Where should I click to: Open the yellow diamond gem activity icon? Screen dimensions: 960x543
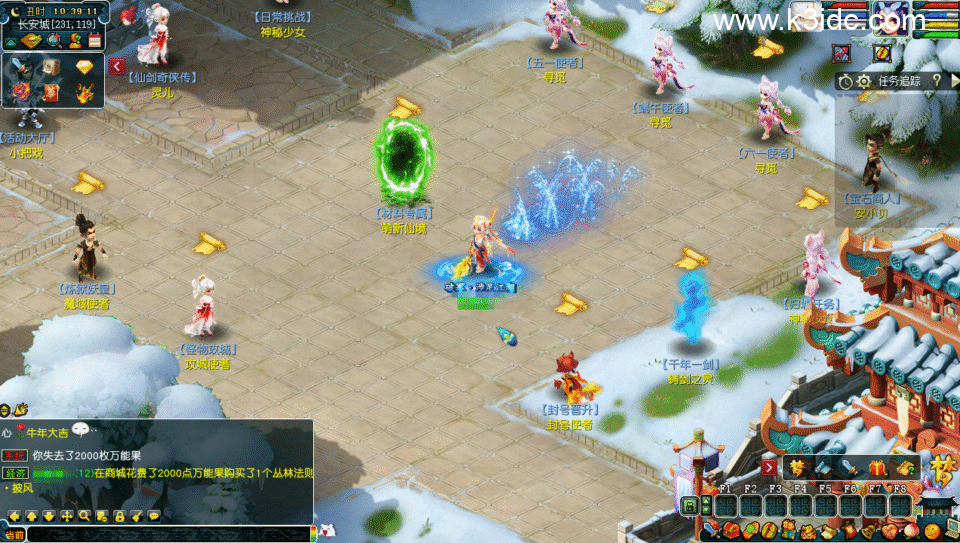click(x=84, y=67)
